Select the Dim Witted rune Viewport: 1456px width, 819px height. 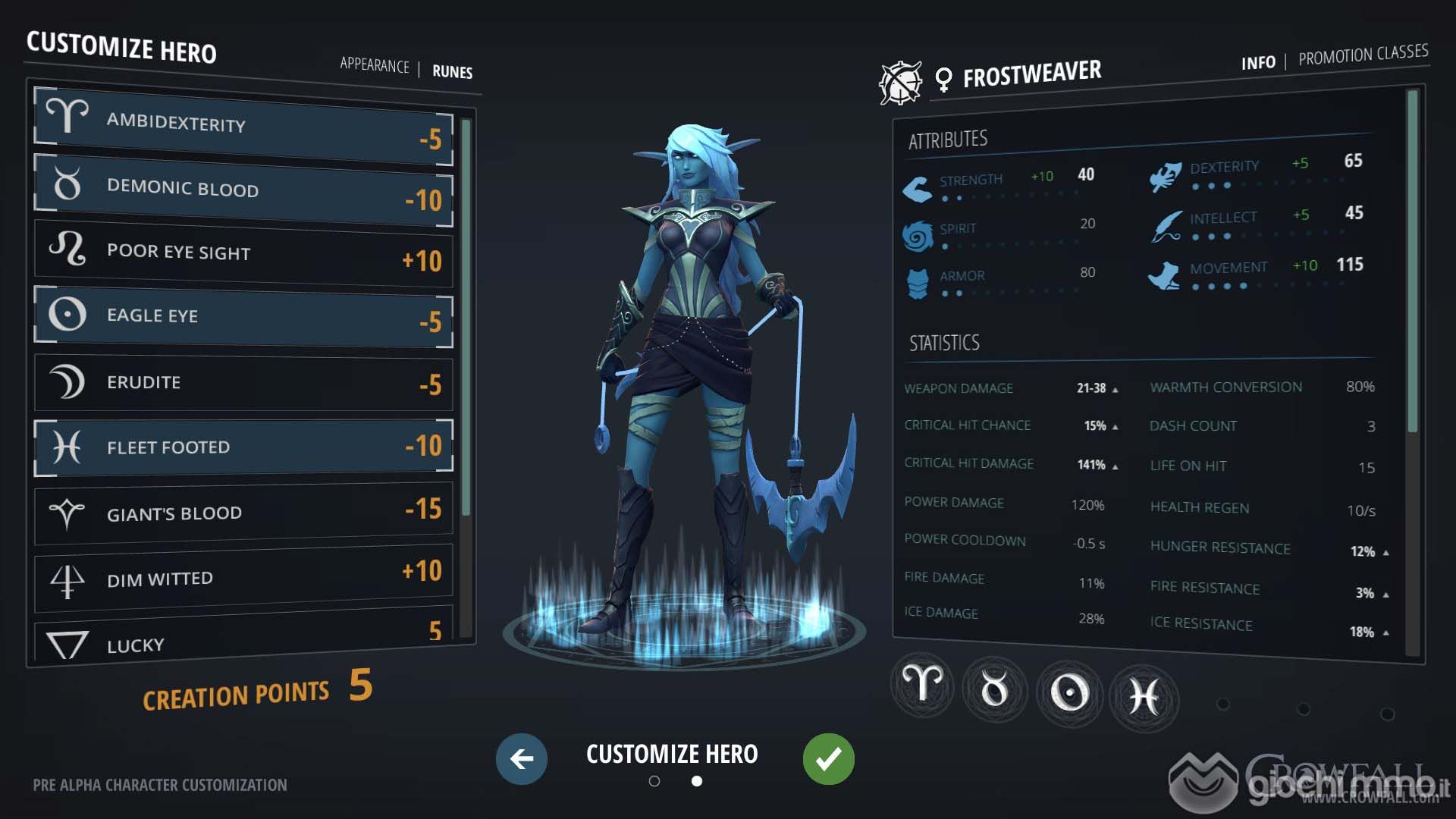(243, 578)
